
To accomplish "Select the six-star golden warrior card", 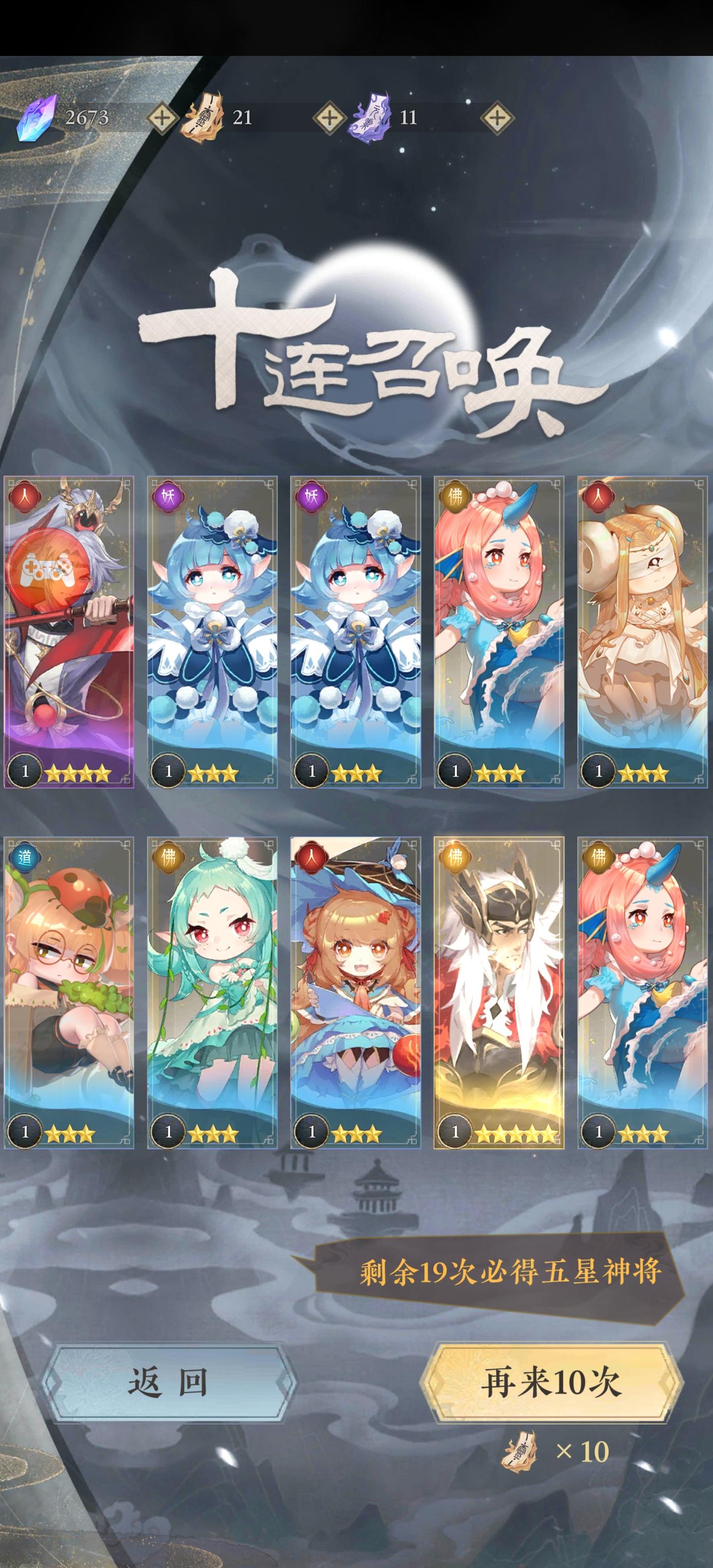I will tap(499, 1004).
